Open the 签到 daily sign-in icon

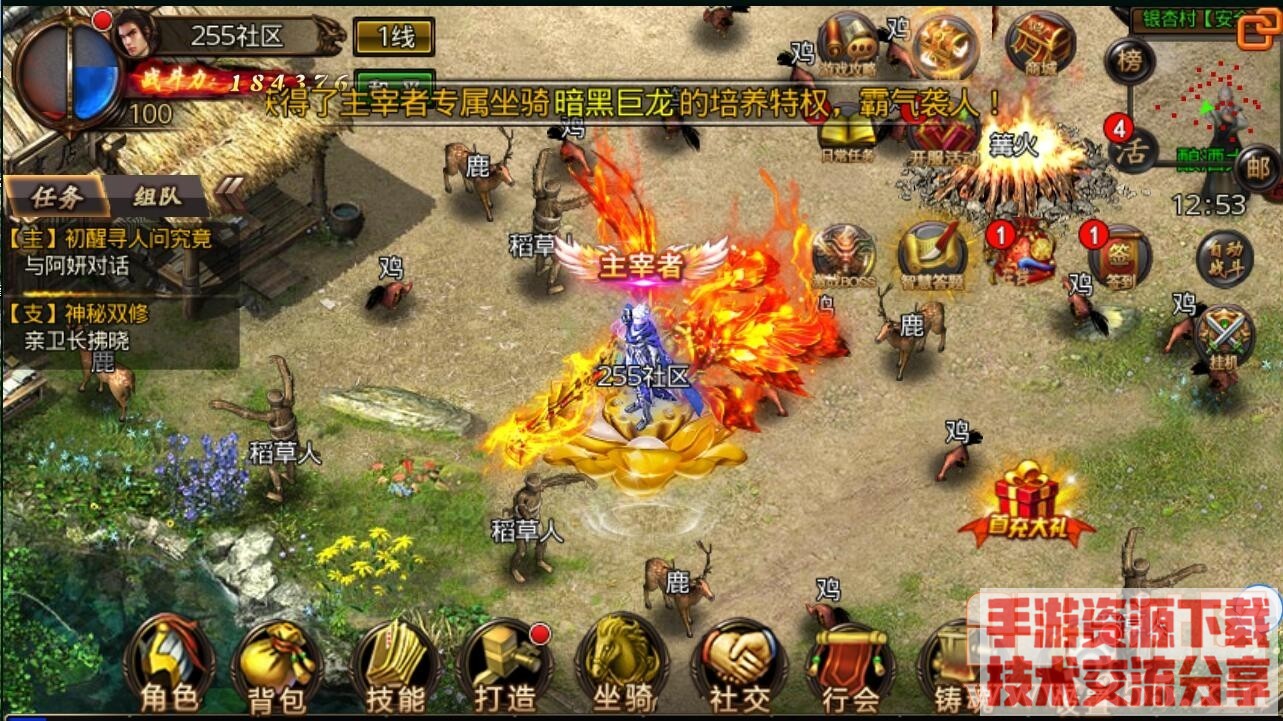[1121, 257]
